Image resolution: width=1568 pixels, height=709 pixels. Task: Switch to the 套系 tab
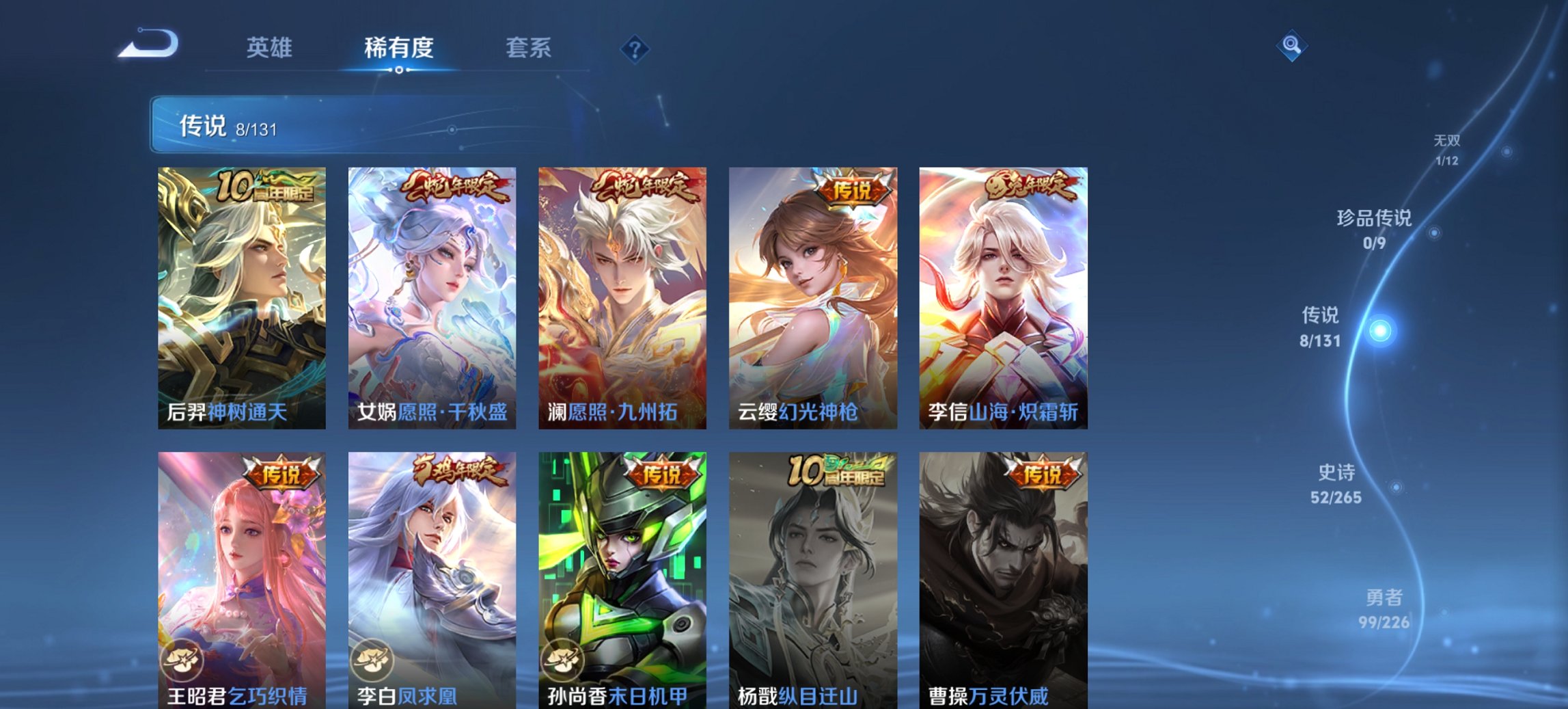coord(529,48)
